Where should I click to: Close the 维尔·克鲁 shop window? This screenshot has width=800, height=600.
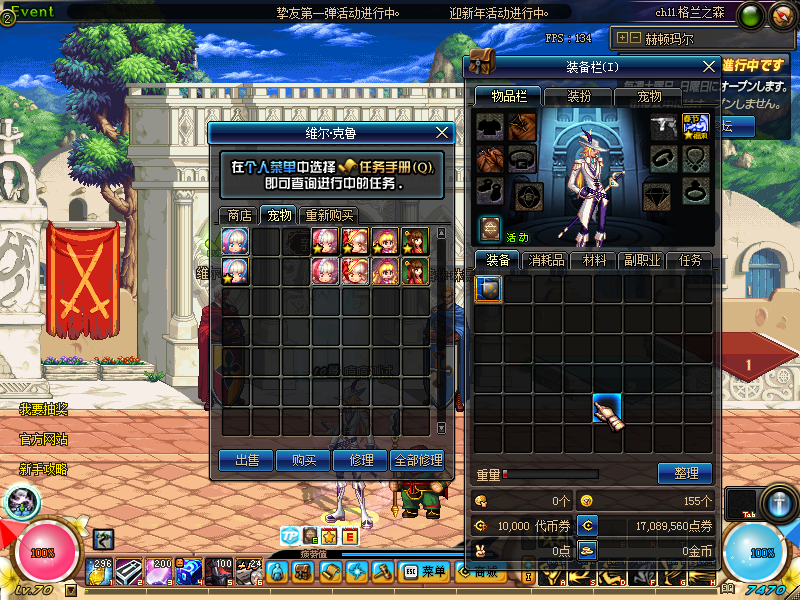(x=443, y=132)
